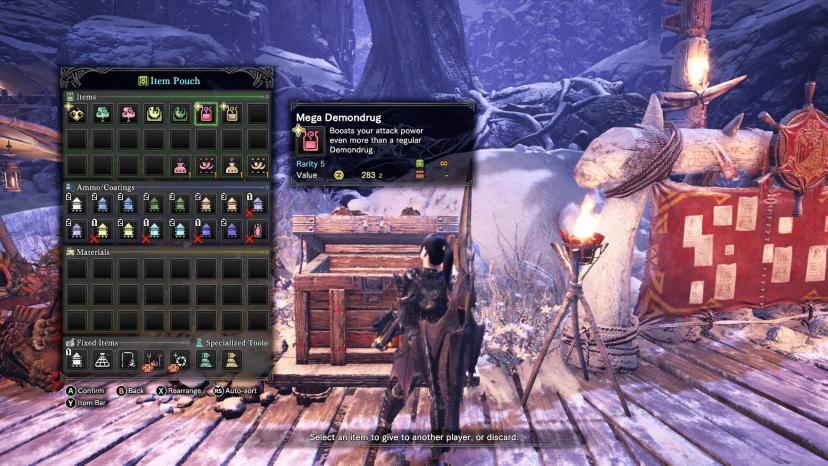
Task: Choose the tan drug bottle beside Mega Demondrug
Action: (x=232, y=114)
